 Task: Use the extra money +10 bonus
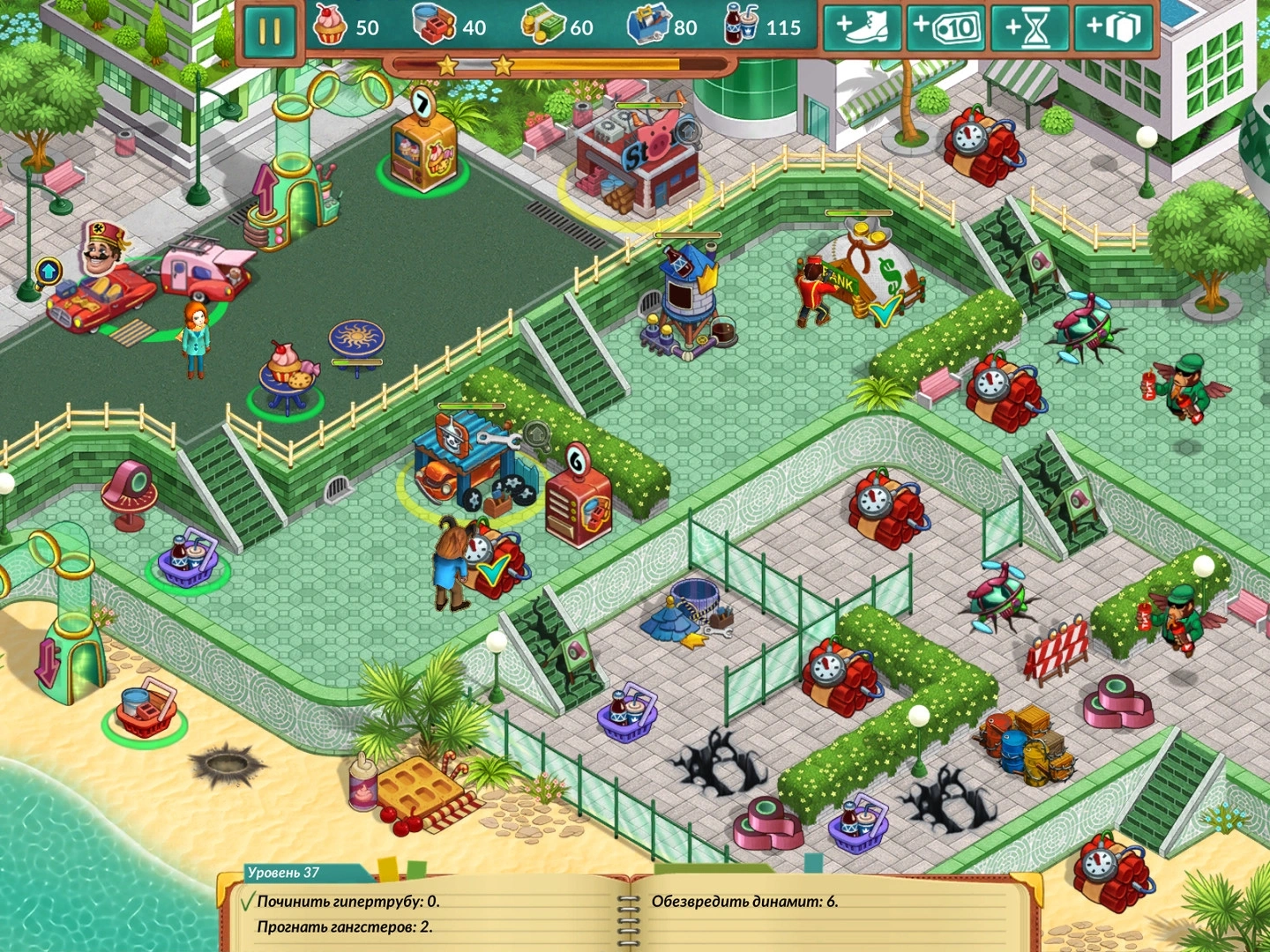pyautogui.click(x=945, y=28)
